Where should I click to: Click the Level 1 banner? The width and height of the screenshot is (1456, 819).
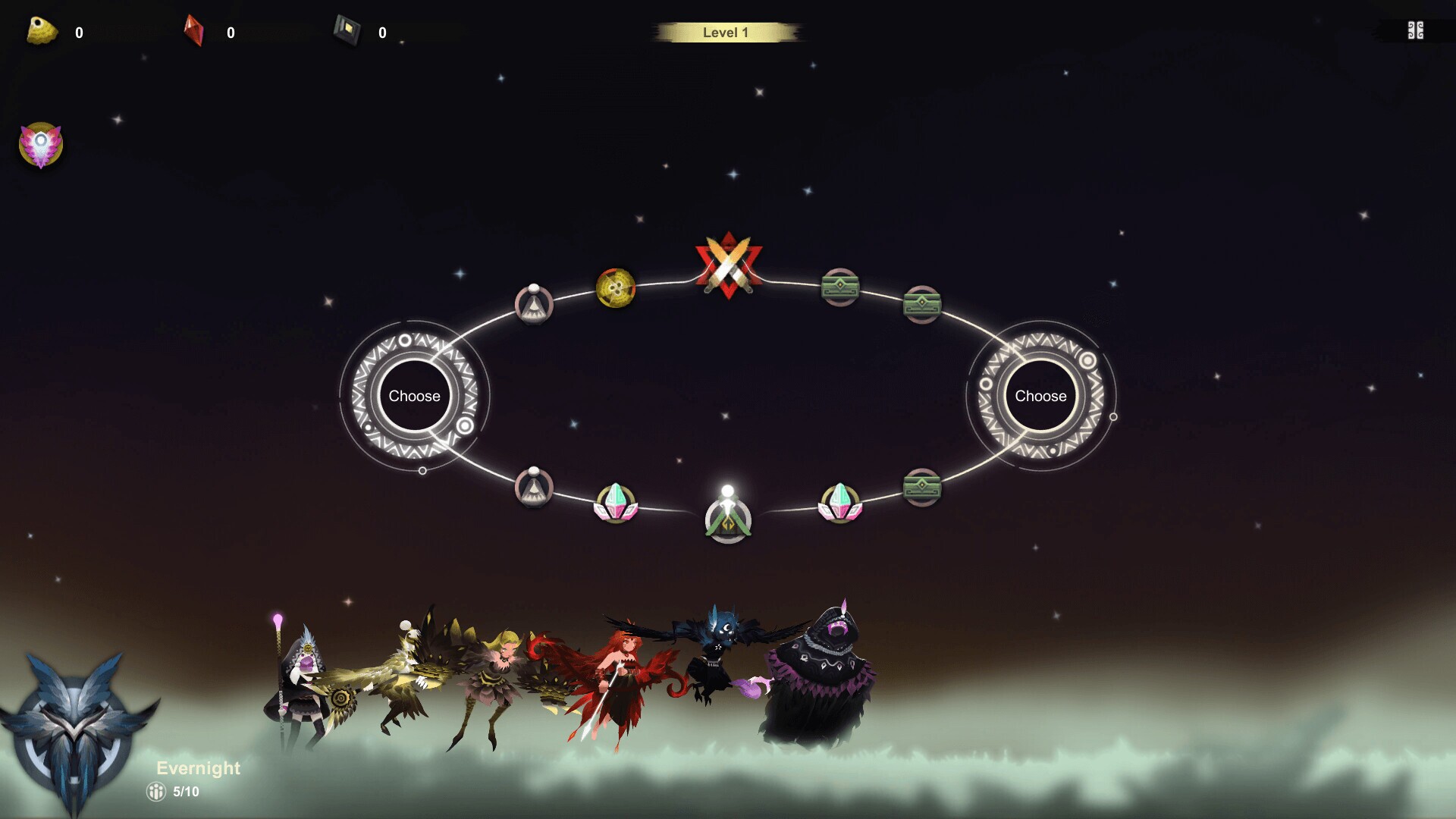726,32
